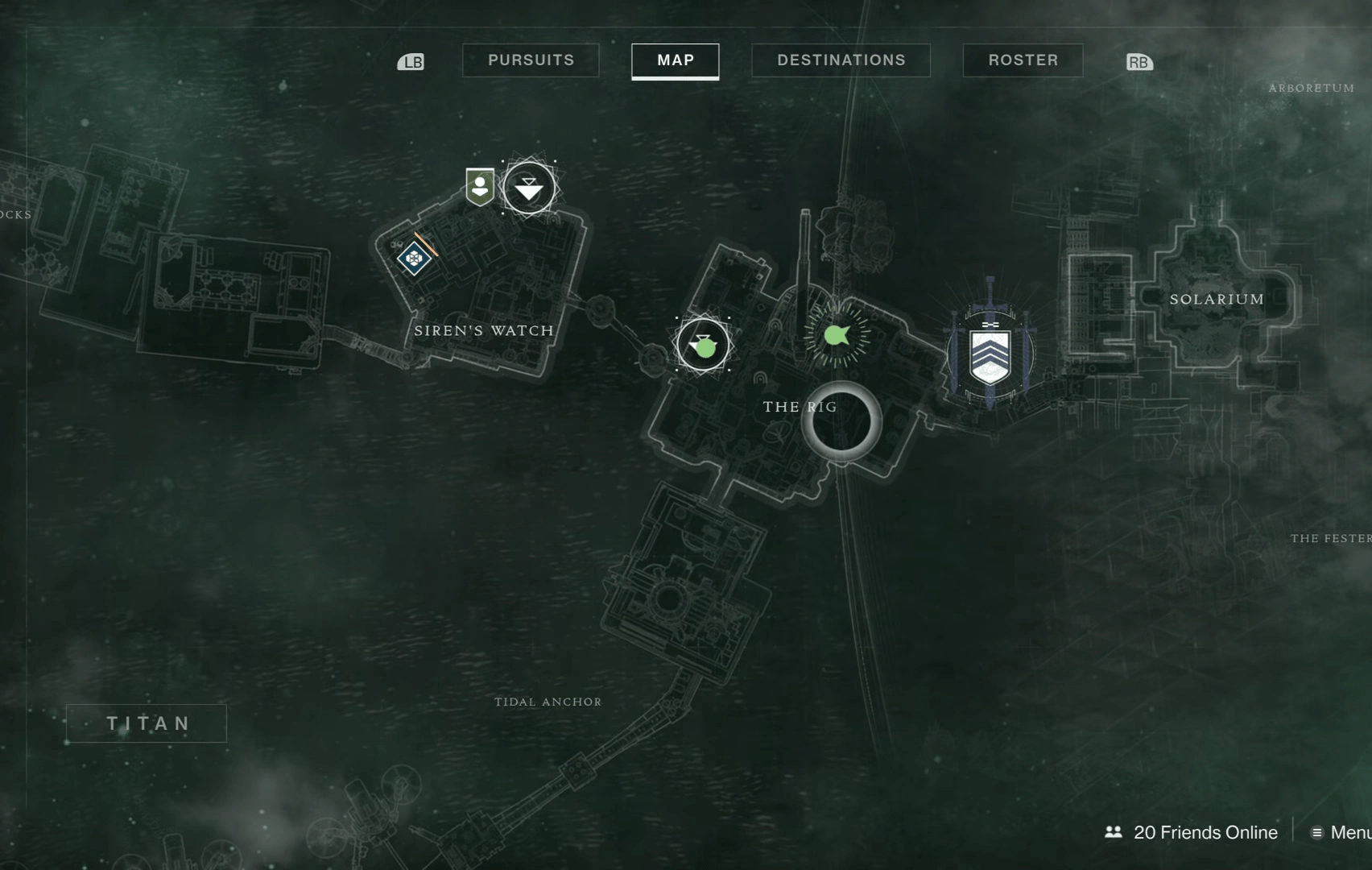
Task: Open the chevron banner activity near Solarium
Action: coord(990,355)
